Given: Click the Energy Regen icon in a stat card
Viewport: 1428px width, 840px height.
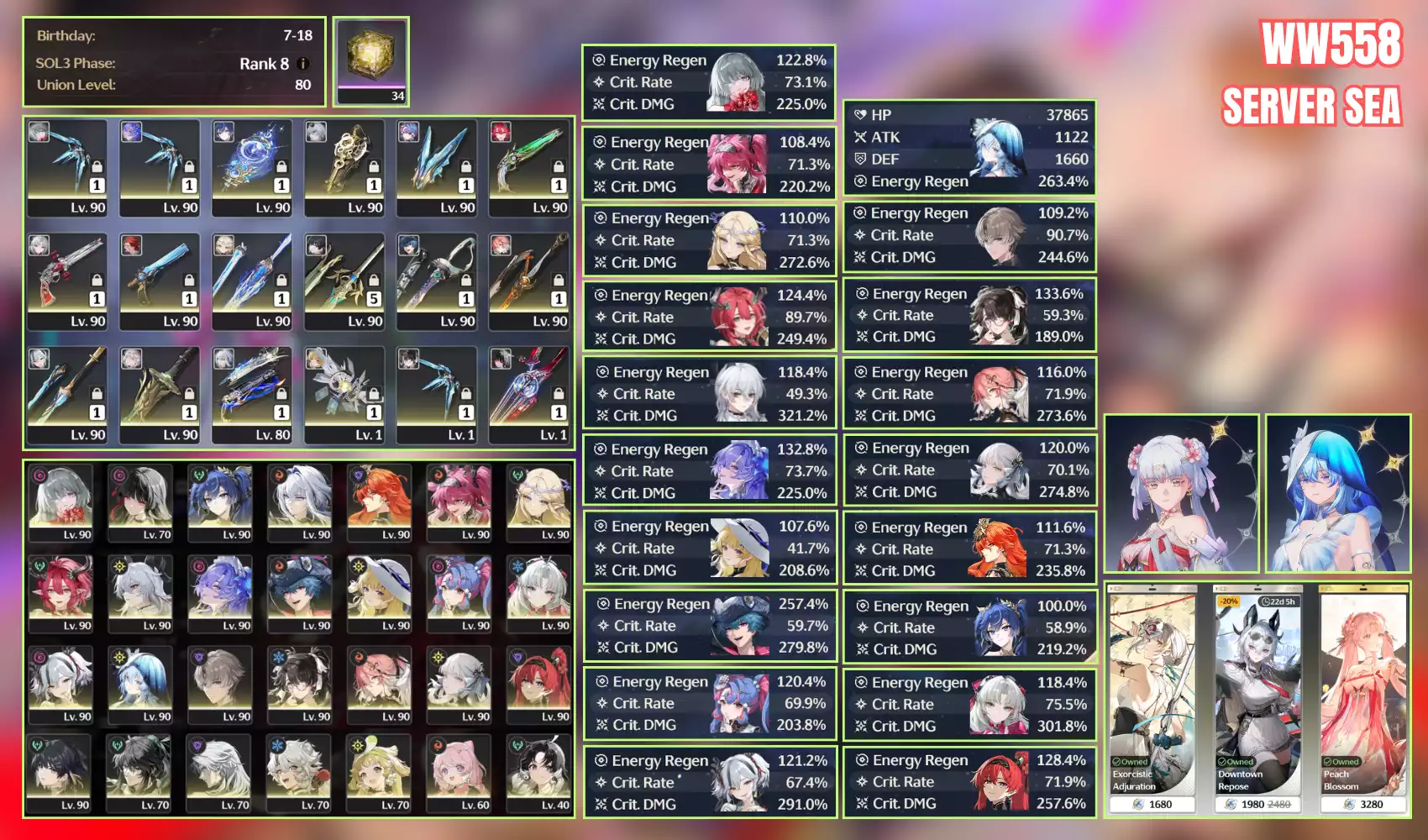Looking at the screenshot, I should click(x=598, y=60).
